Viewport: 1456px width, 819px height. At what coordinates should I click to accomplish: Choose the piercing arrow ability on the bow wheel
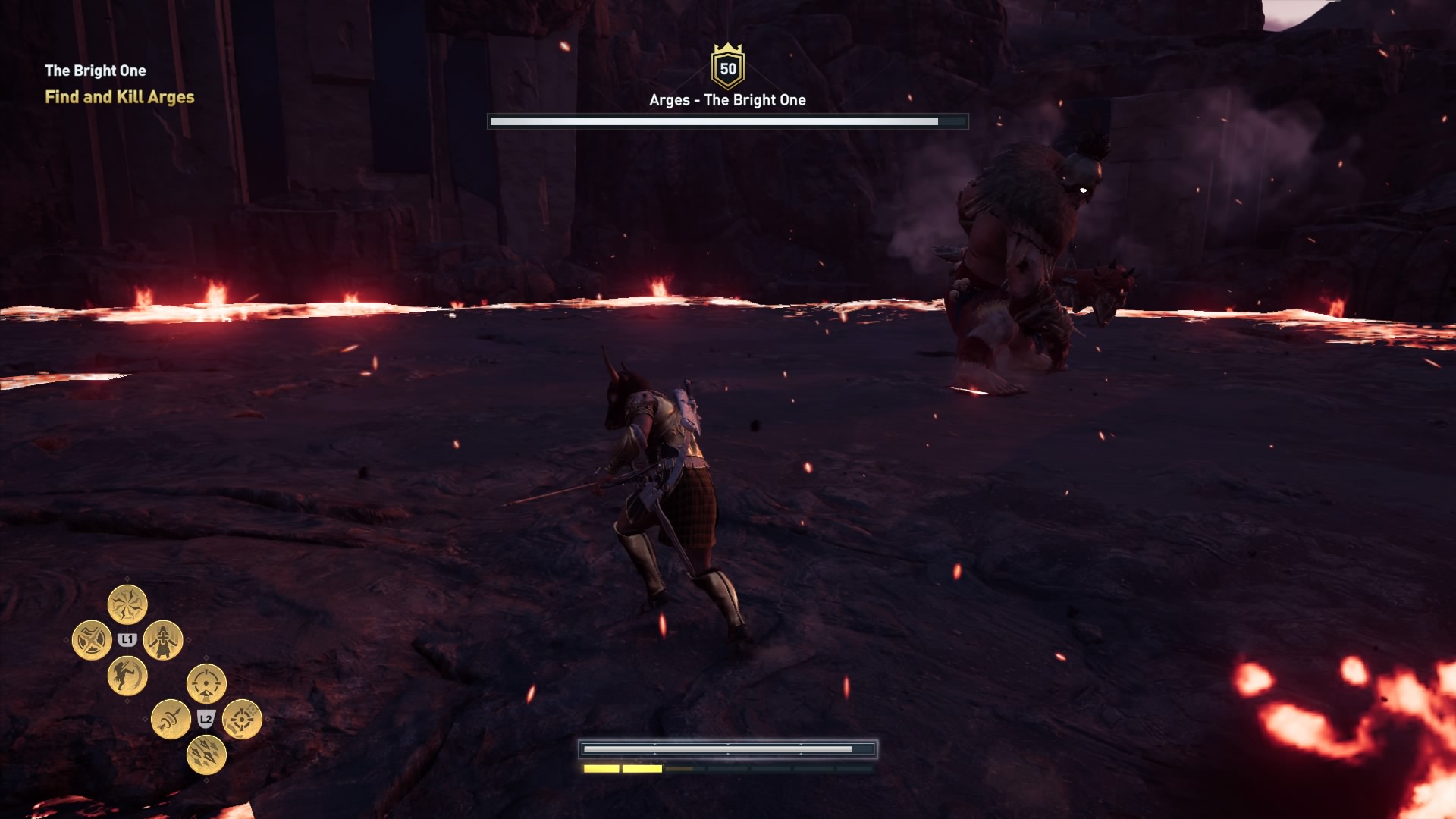click(x=171, y=720)
